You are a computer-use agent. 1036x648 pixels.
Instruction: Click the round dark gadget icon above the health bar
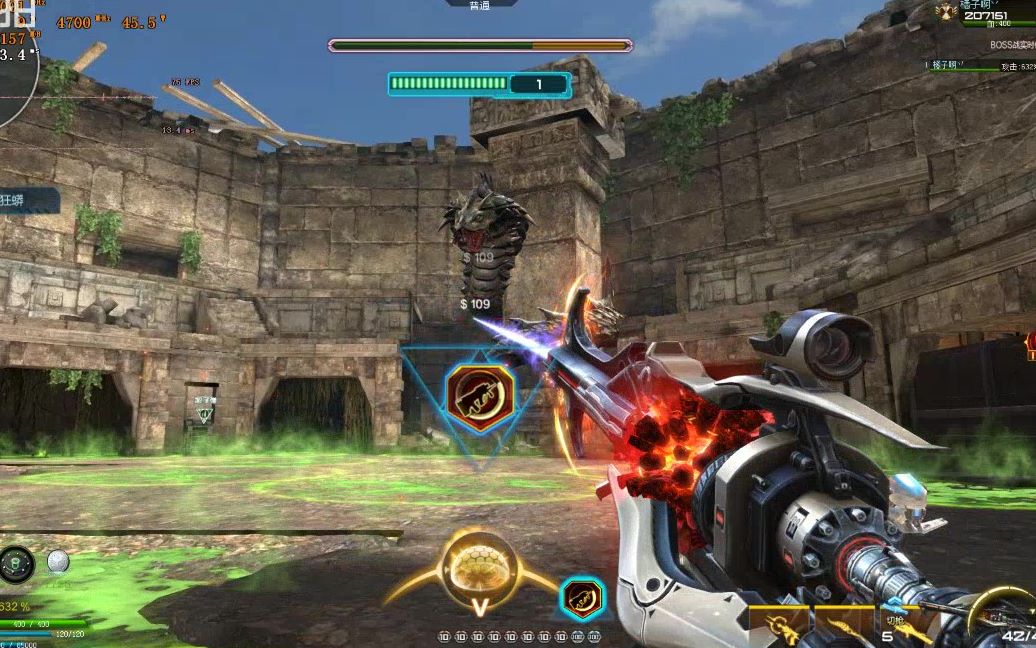tap(17, 564)
